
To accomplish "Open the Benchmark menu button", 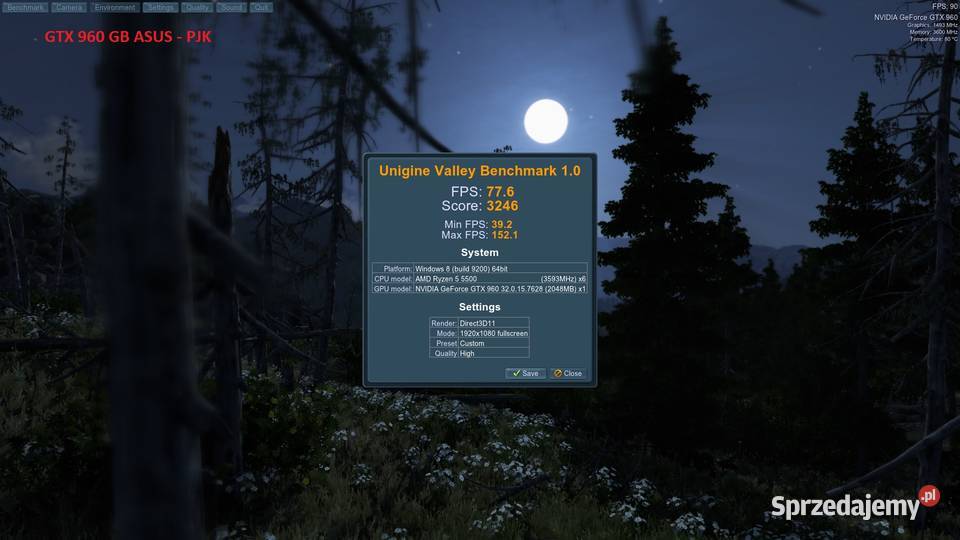I will click(x=25, y=7).
